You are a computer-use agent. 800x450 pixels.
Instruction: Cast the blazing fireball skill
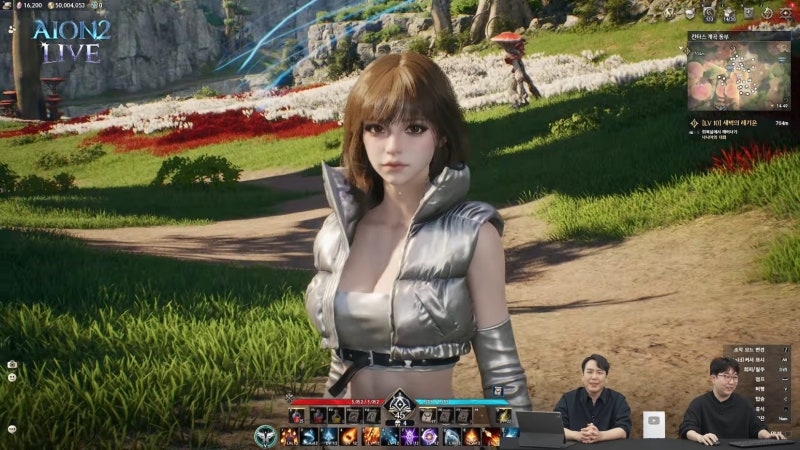click(x=350, y=437)
